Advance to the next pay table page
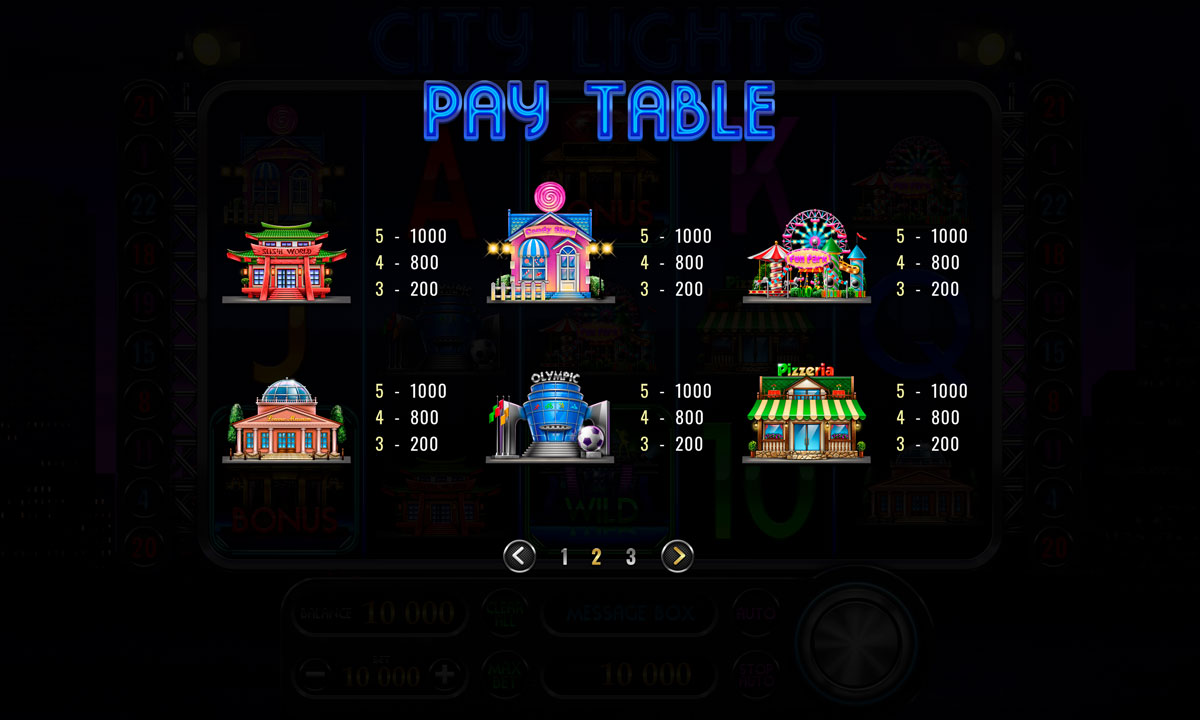This screenshot has height=720, width=1200. pos(677,556)
